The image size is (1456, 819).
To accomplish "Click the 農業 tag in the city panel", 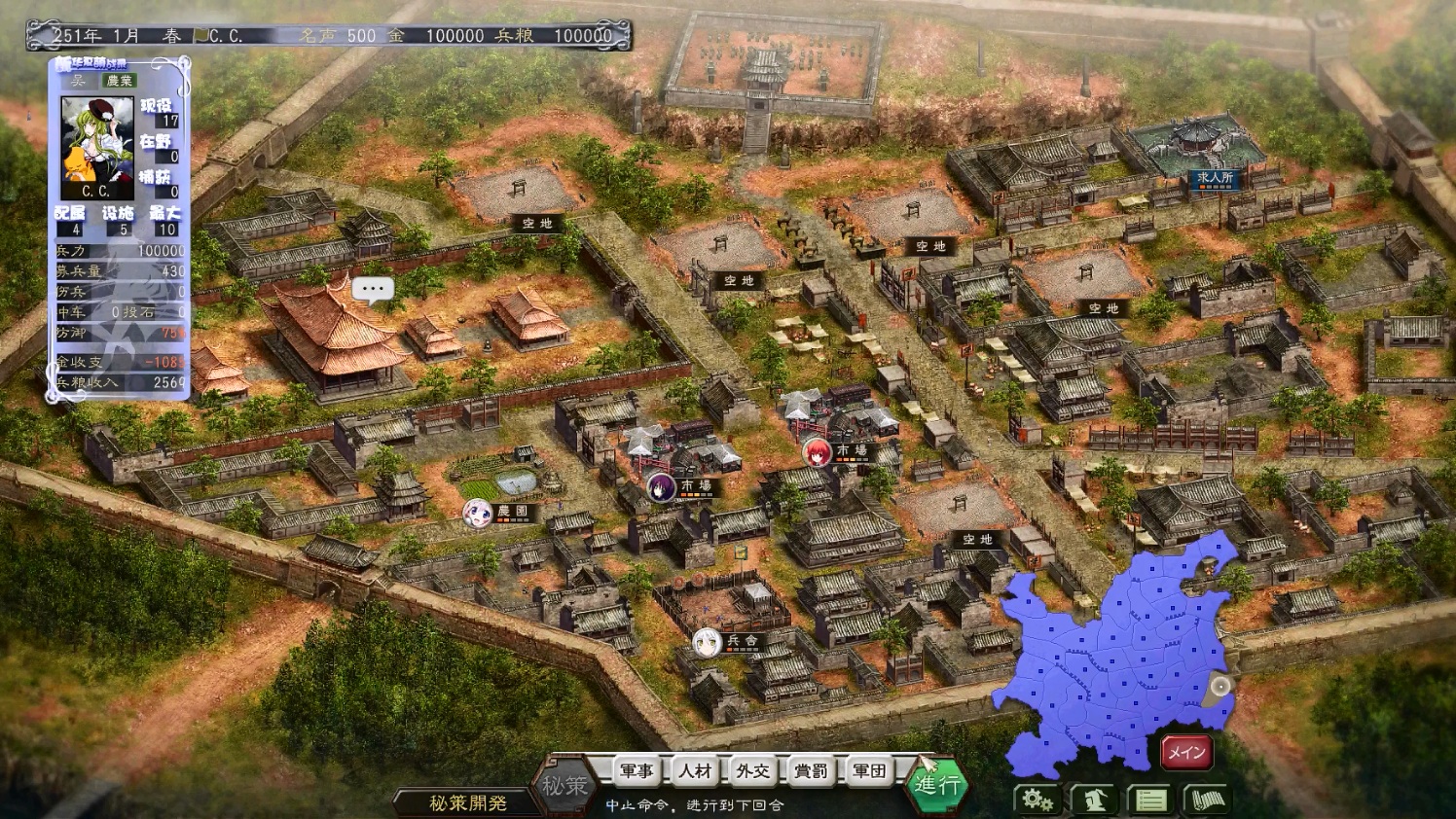I will (x=120, y=81).
